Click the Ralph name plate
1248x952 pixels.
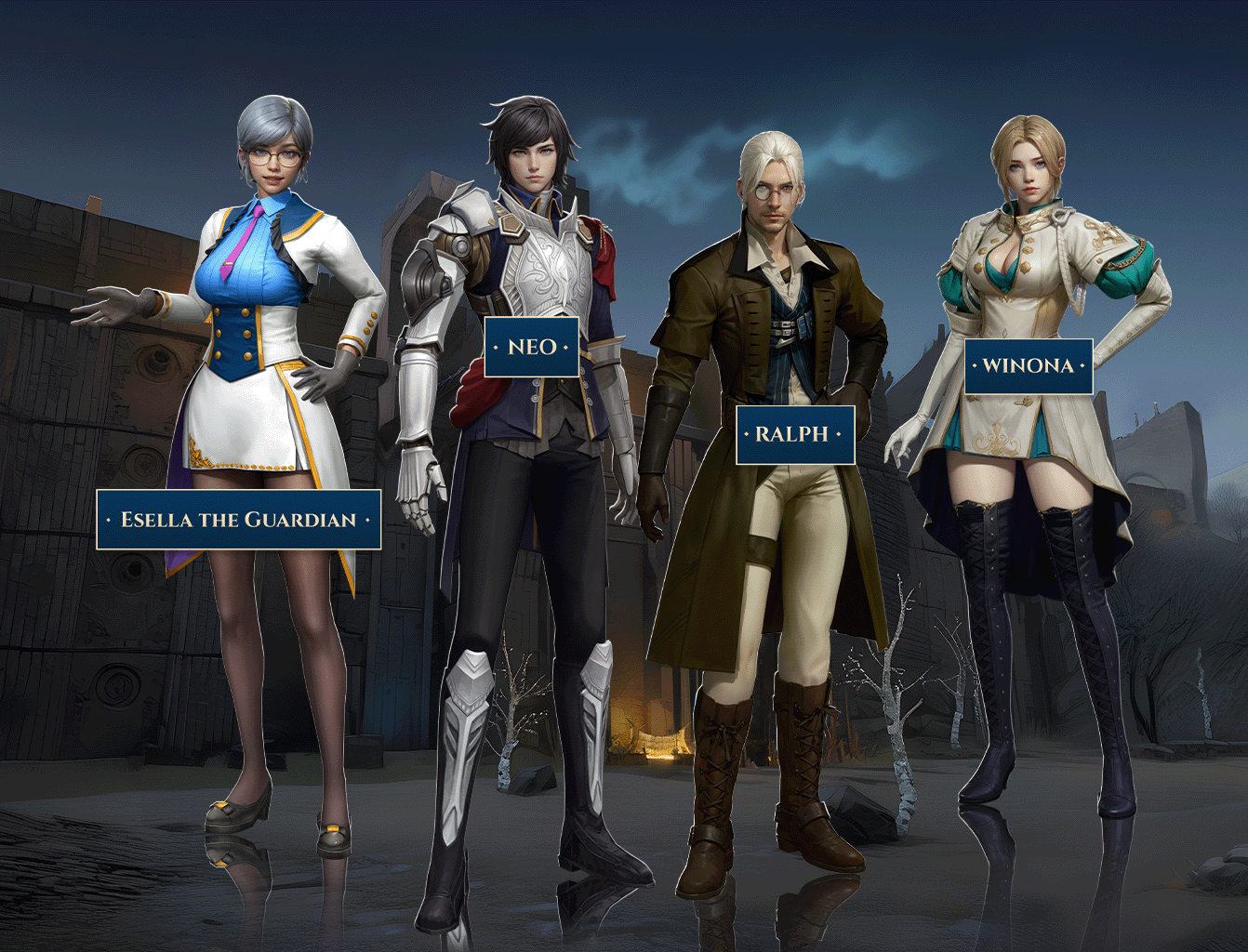[x=795, y=434]
